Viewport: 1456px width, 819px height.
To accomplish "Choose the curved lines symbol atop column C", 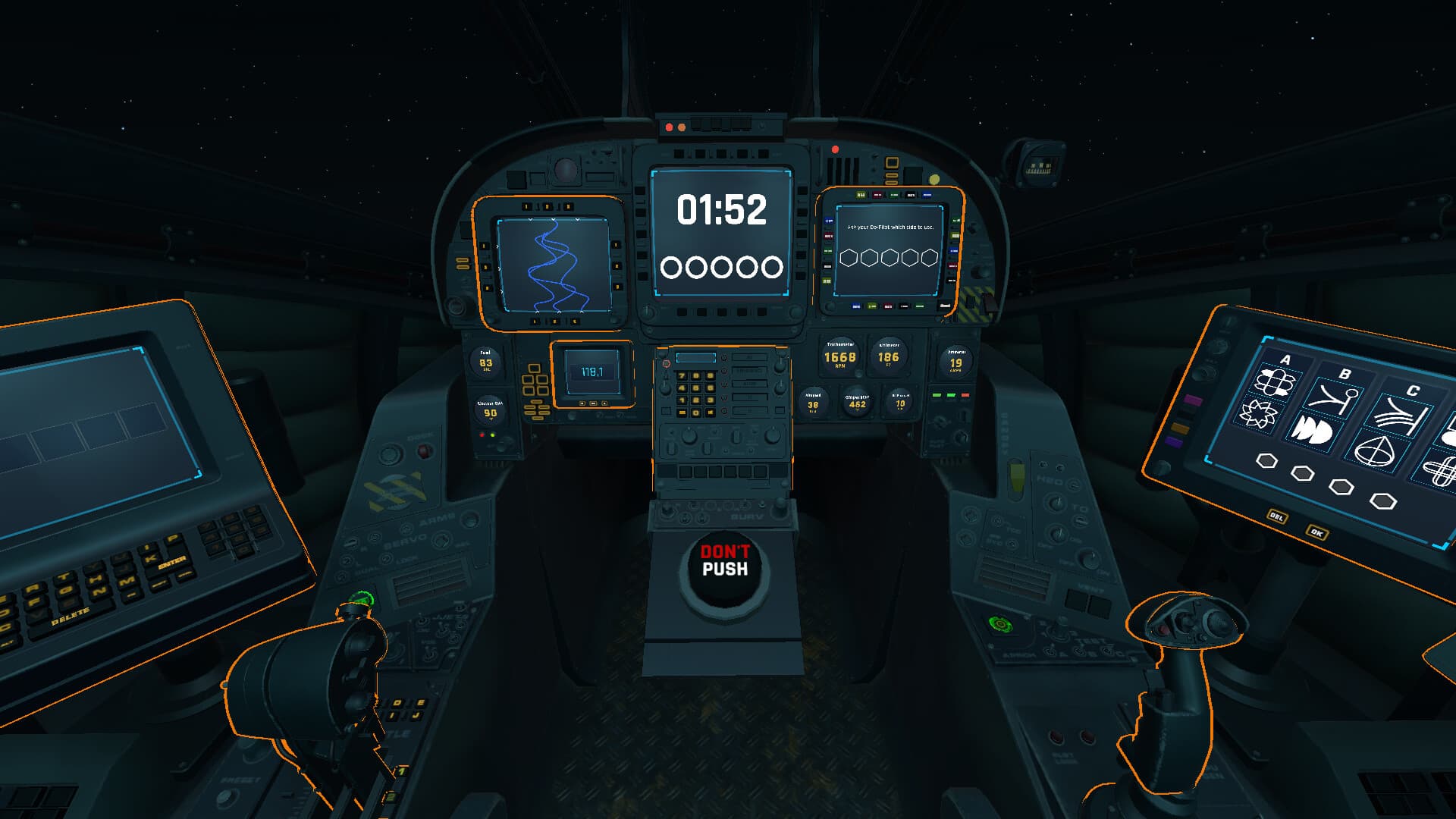I will [1398, 413].
